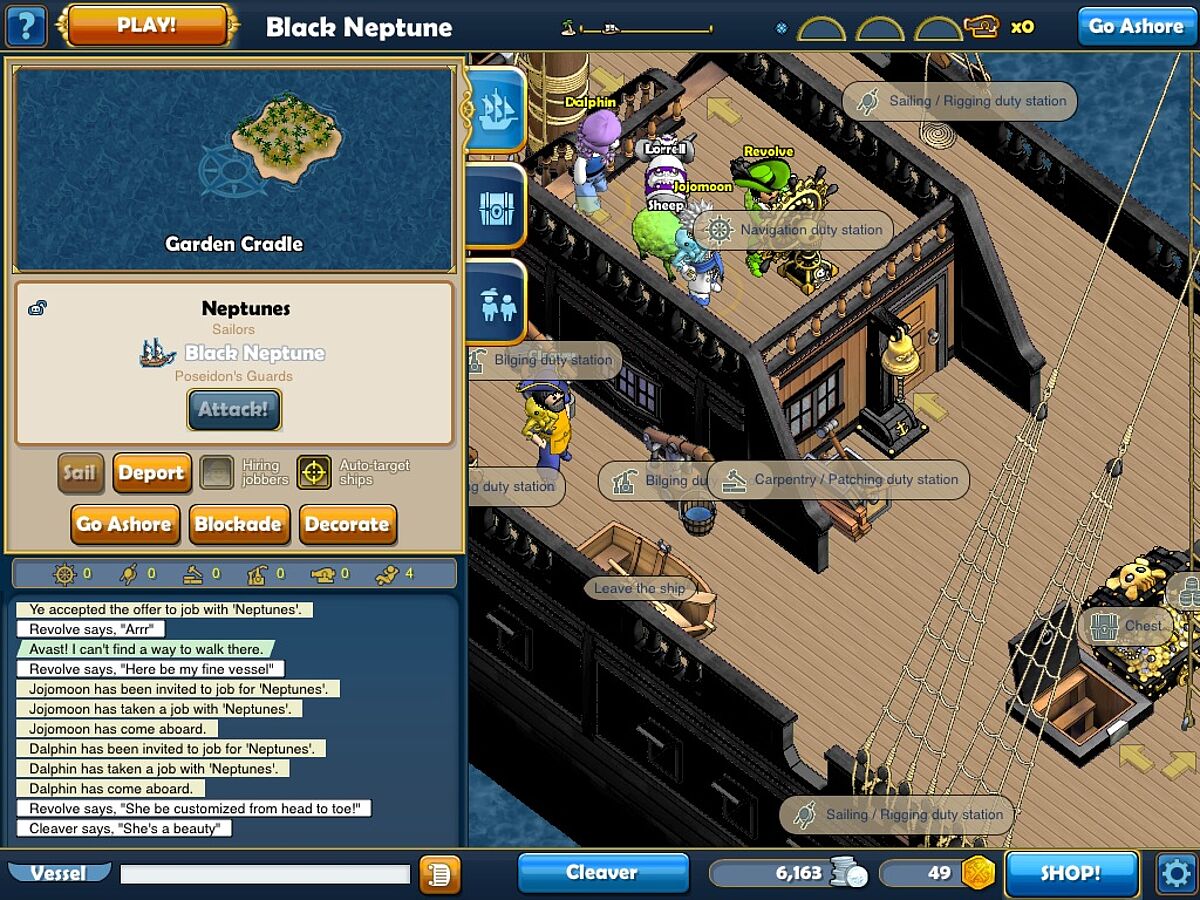The width and height of the screenshot is (1200, 900).
Task: Switch to the treasure chest hold tab
Action: point(497,207)
